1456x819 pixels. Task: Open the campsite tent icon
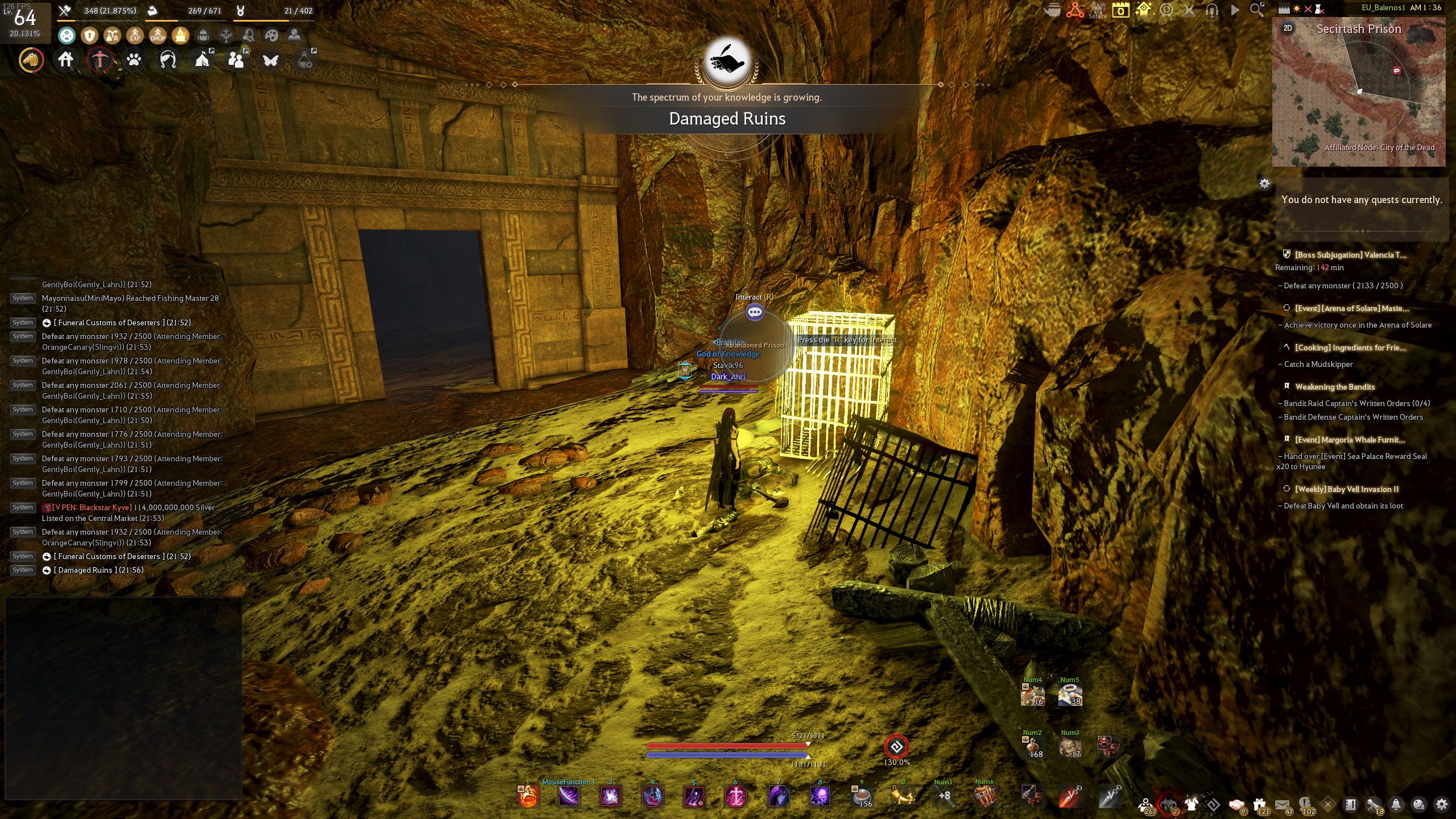[202, 59]
